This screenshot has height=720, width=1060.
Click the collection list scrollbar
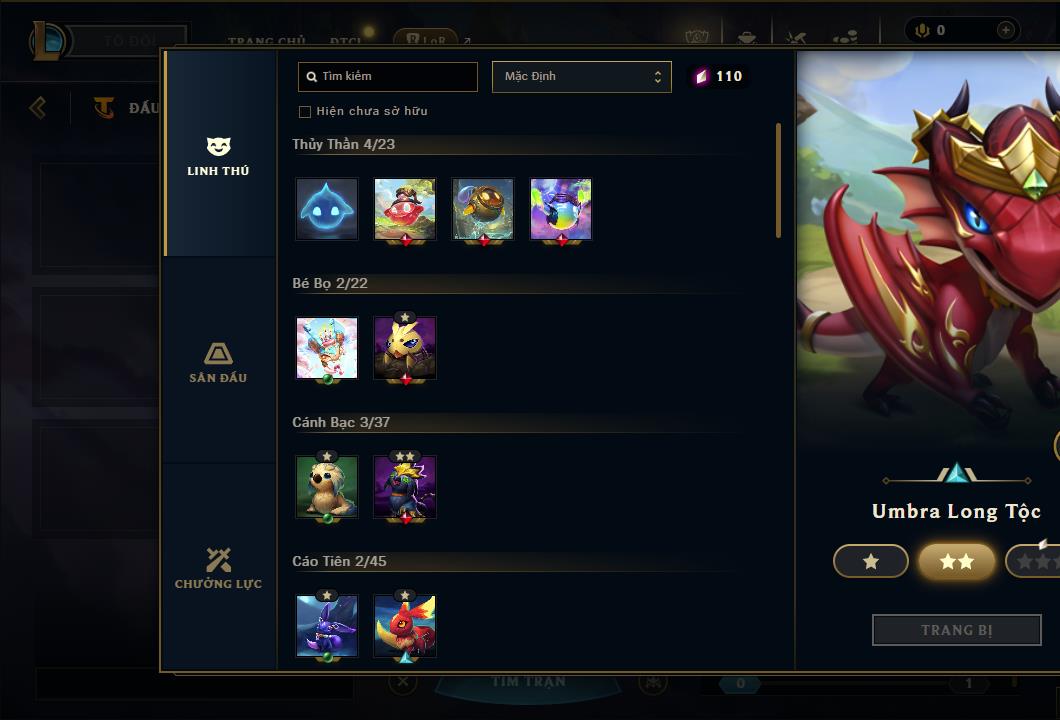coord(778,181)
